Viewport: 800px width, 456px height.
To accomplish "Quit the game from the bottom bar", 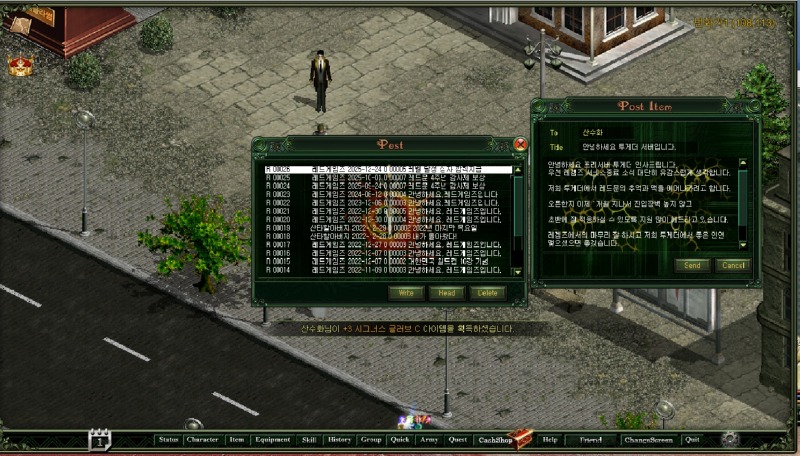I will pyautogui.click(x=692, y=439).
